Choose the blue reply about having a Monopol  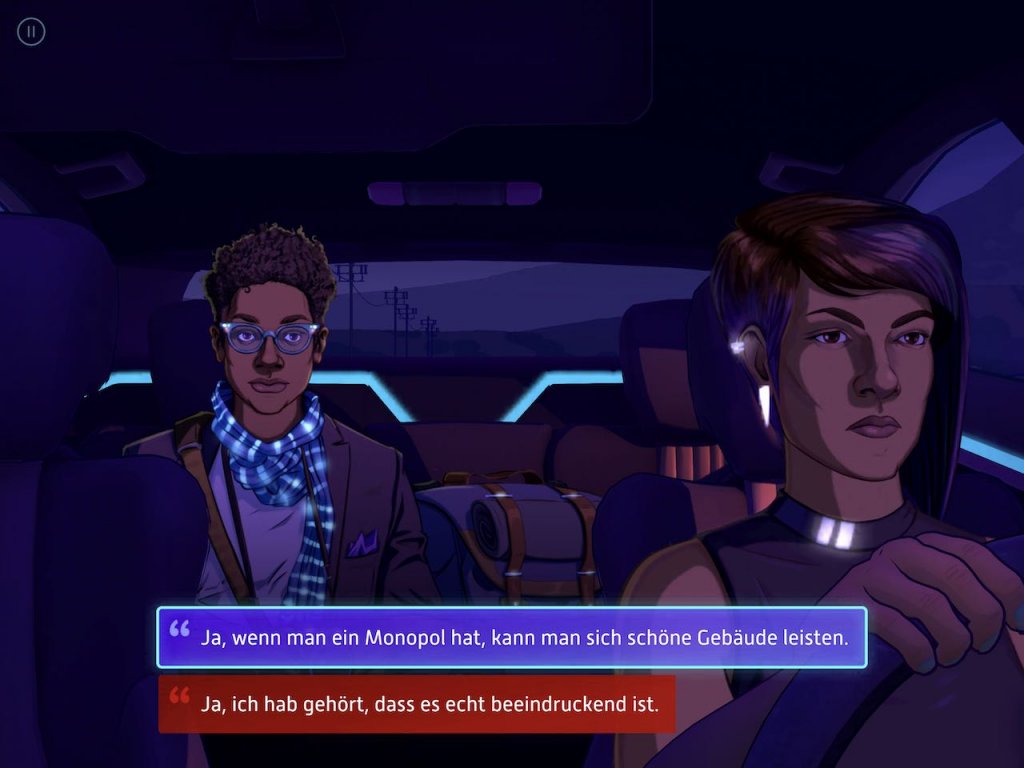(x=511, y=637)
